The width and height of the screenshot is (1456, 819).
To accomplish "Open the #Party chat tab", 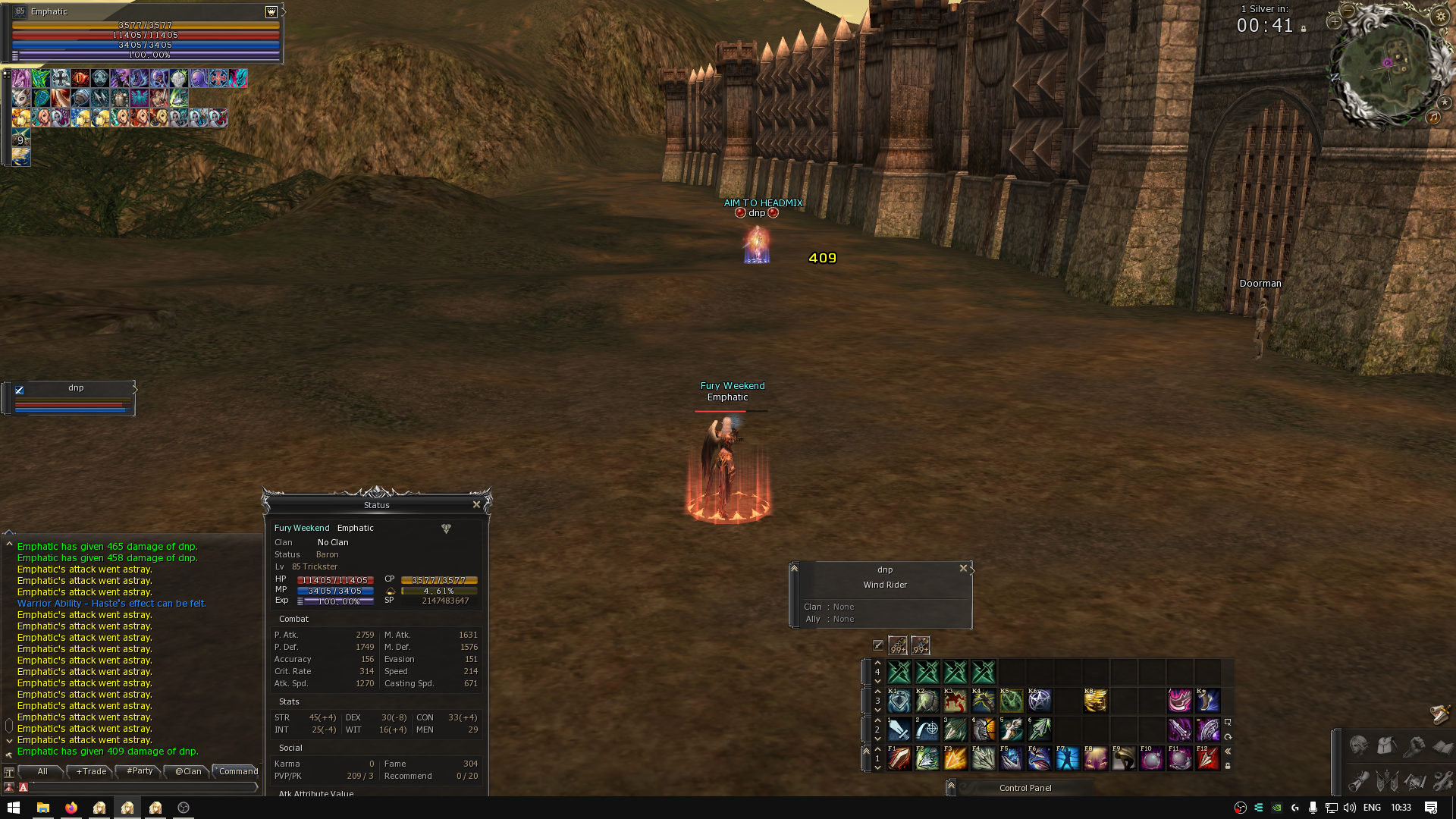I will coord(140,771).
